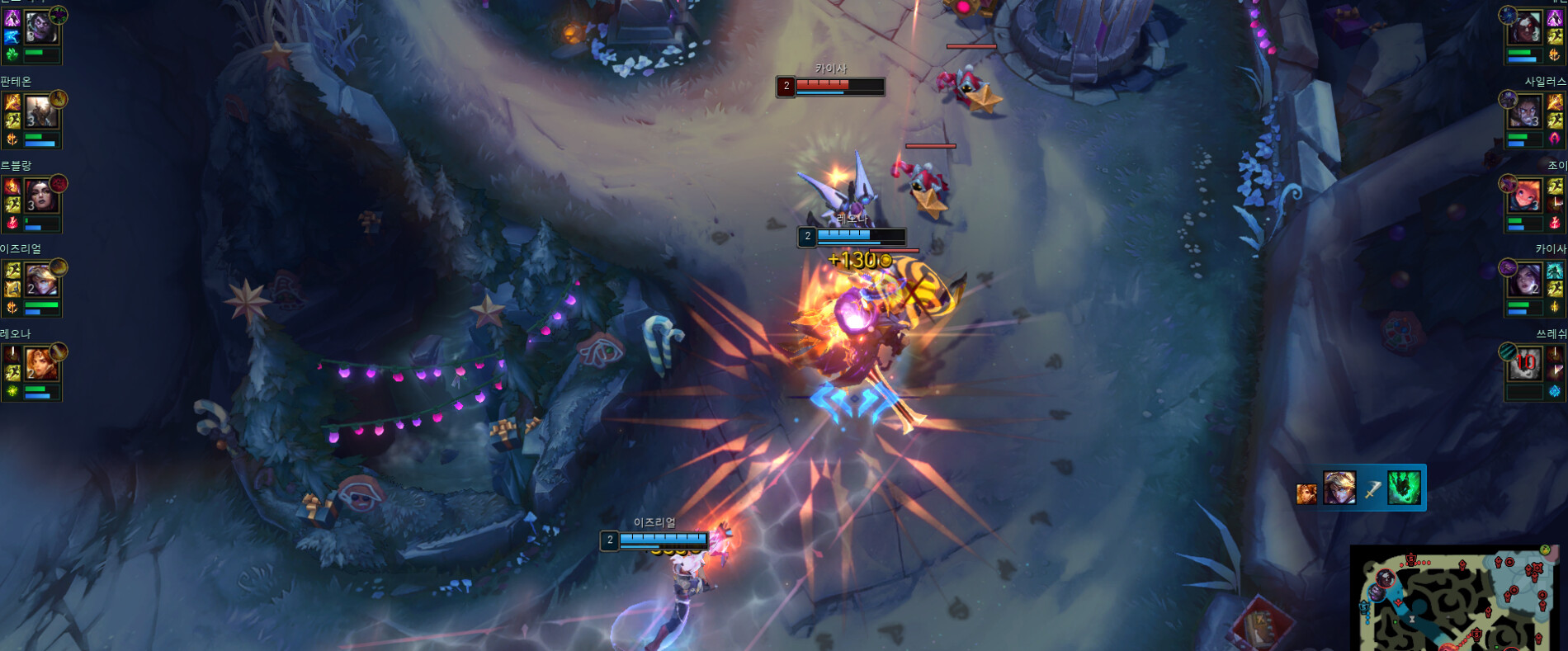
Task: Click Ezreal's portrait in the team list
Action: coord(40,281)
